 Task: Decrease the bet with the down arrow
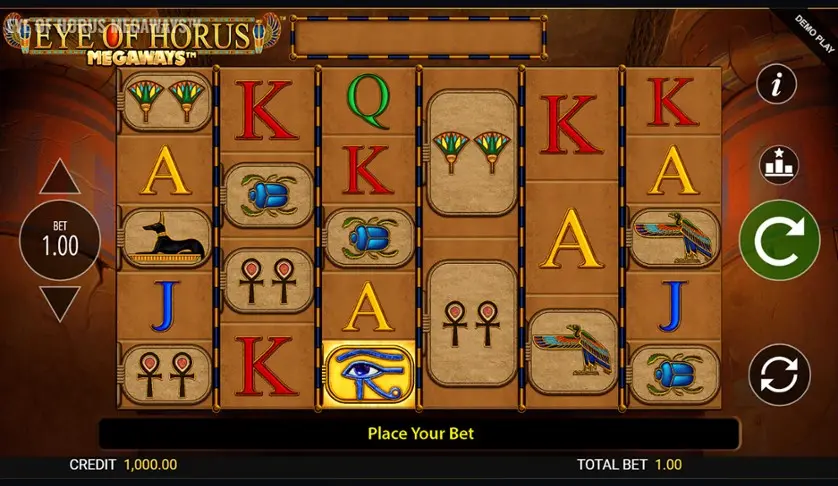tap(60, 303)
